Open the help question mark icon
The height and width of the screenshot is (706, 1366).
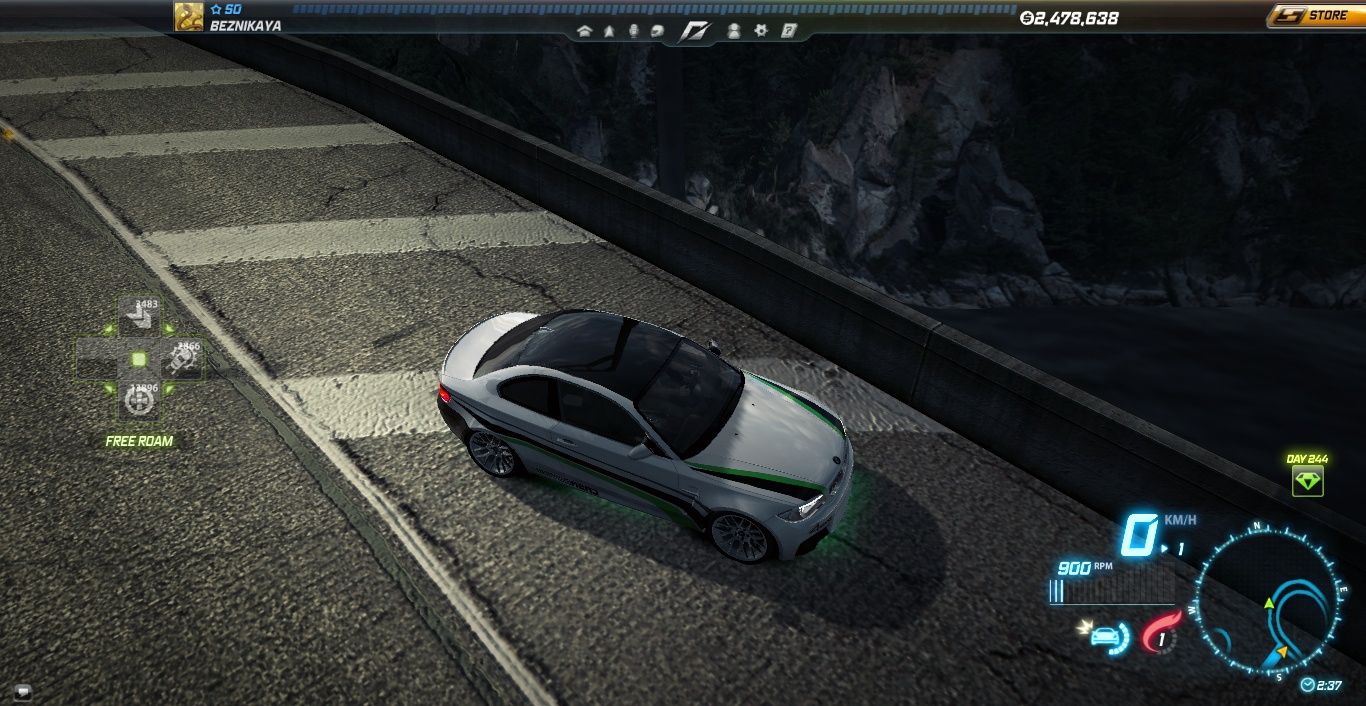click(x=788, y=31)
